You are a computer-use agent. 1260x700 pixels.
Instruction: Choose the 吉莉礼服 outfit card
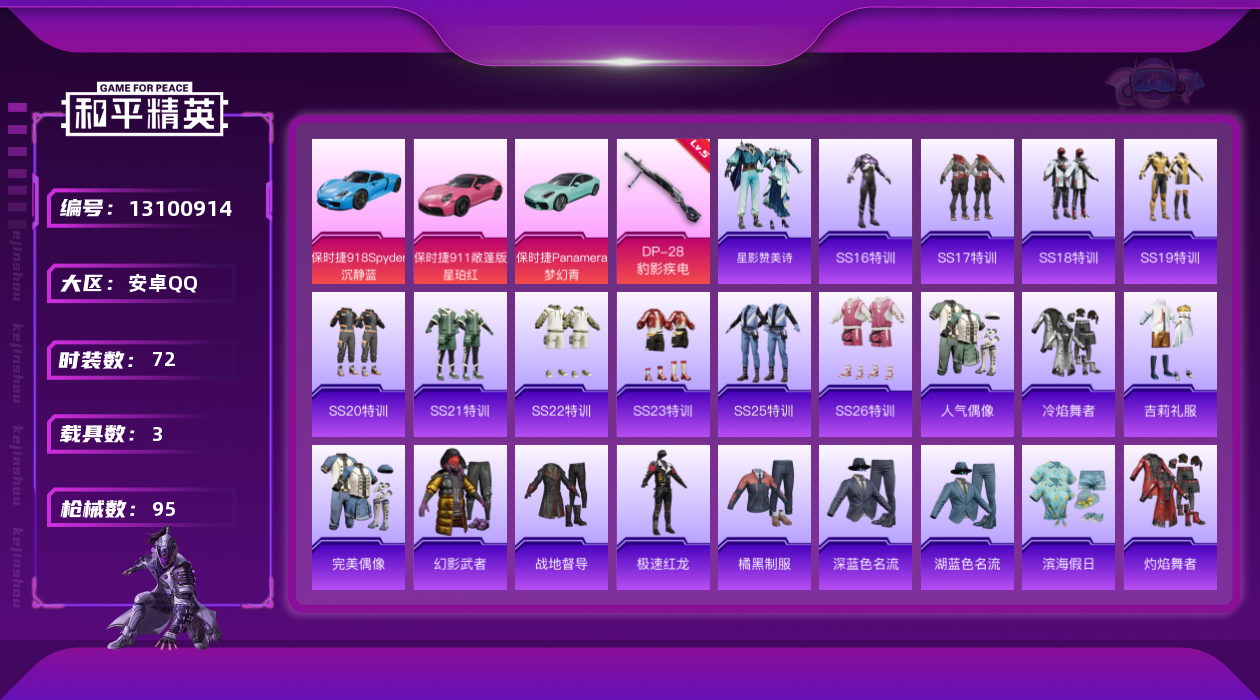pos(1170,364)
